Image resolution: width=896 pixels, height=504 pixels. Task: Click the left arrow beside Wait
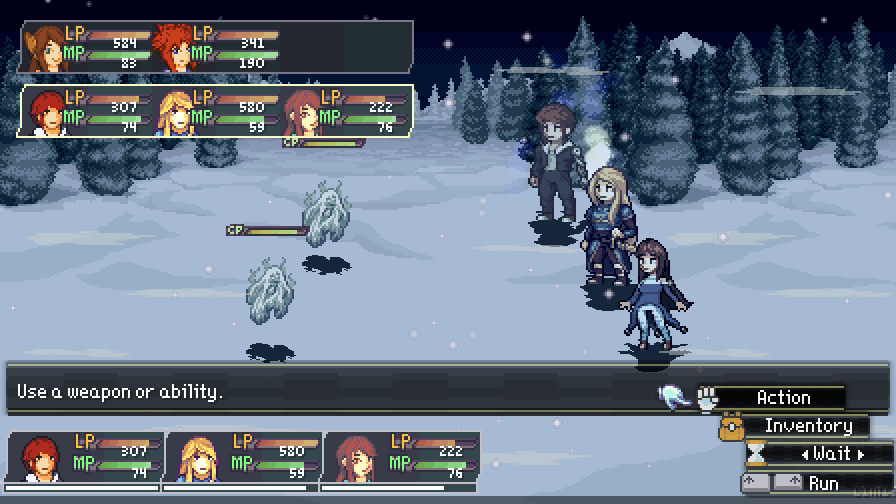805,455
